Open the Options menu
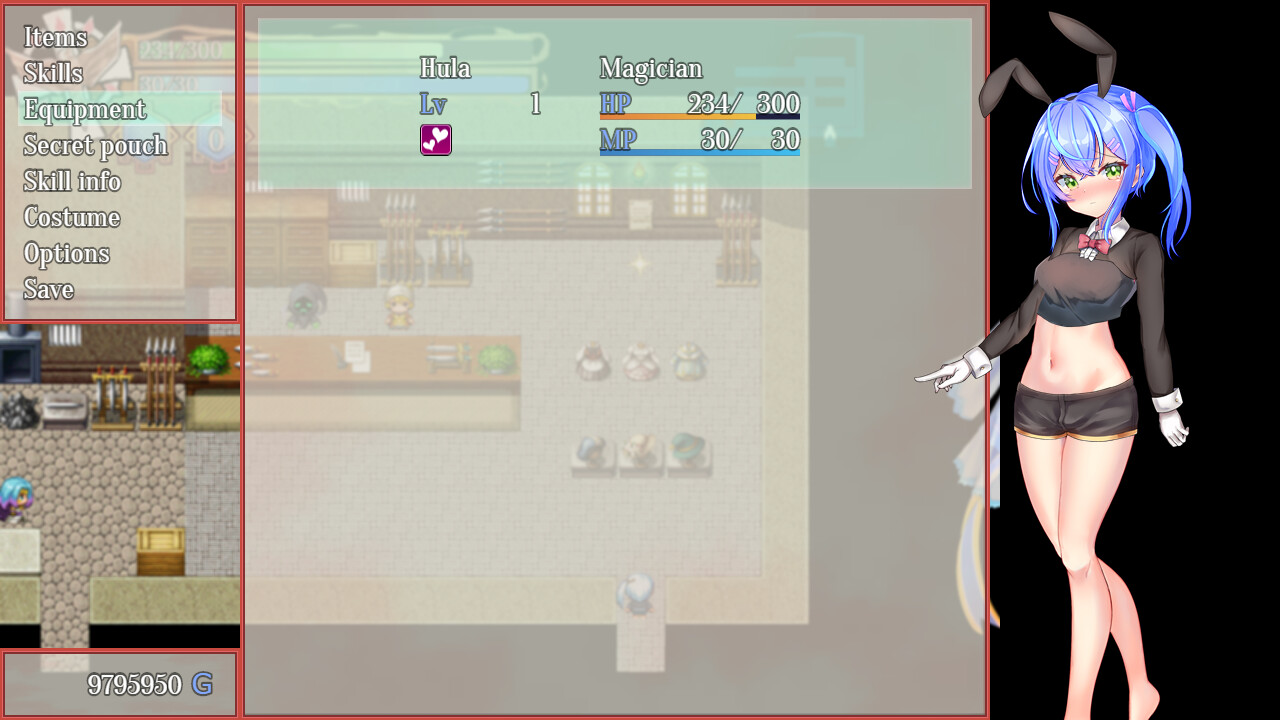 [x=66, y=253]
